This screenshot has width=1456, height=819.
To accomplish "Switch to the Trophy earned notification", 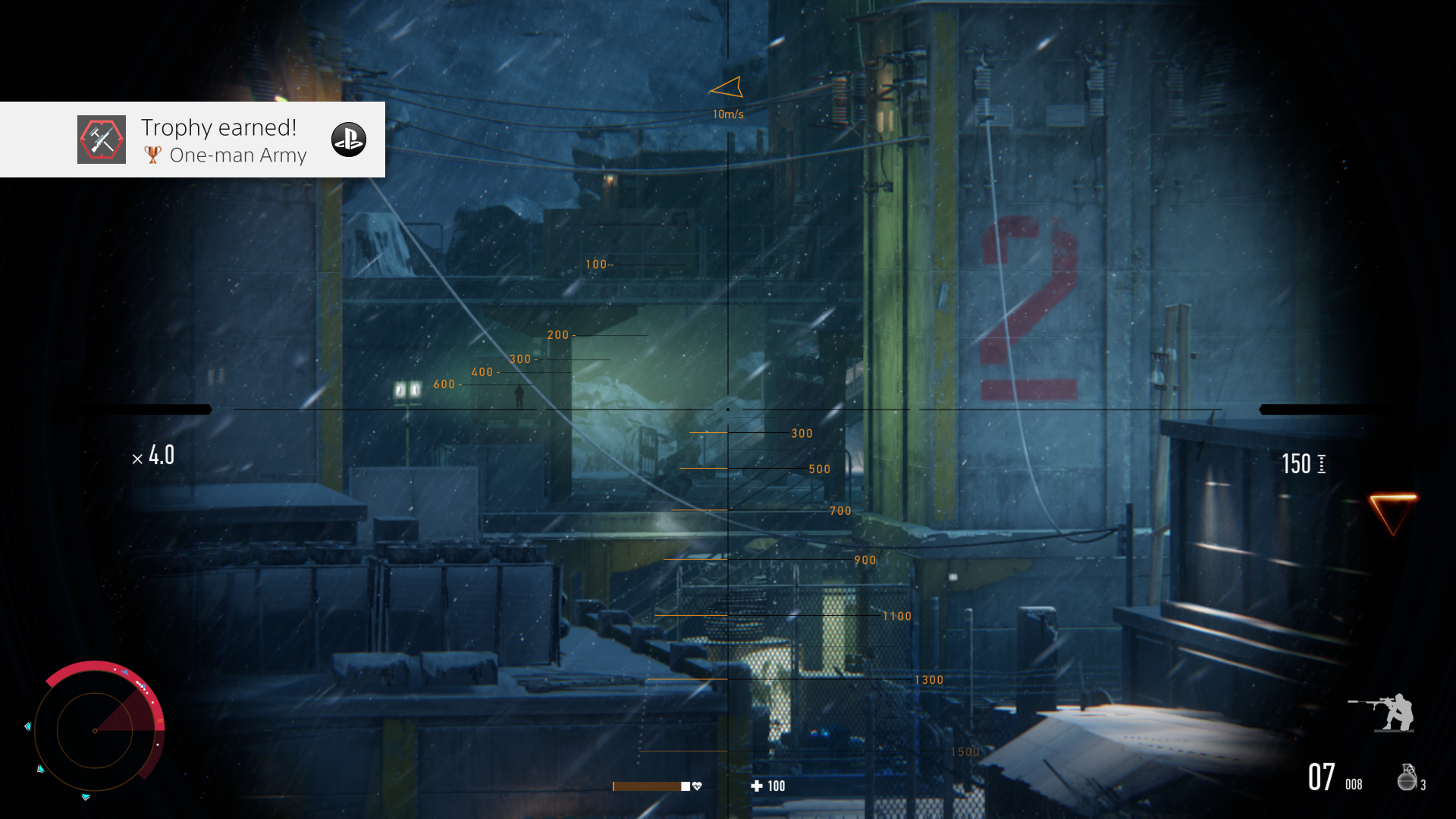I will [218, 127].
